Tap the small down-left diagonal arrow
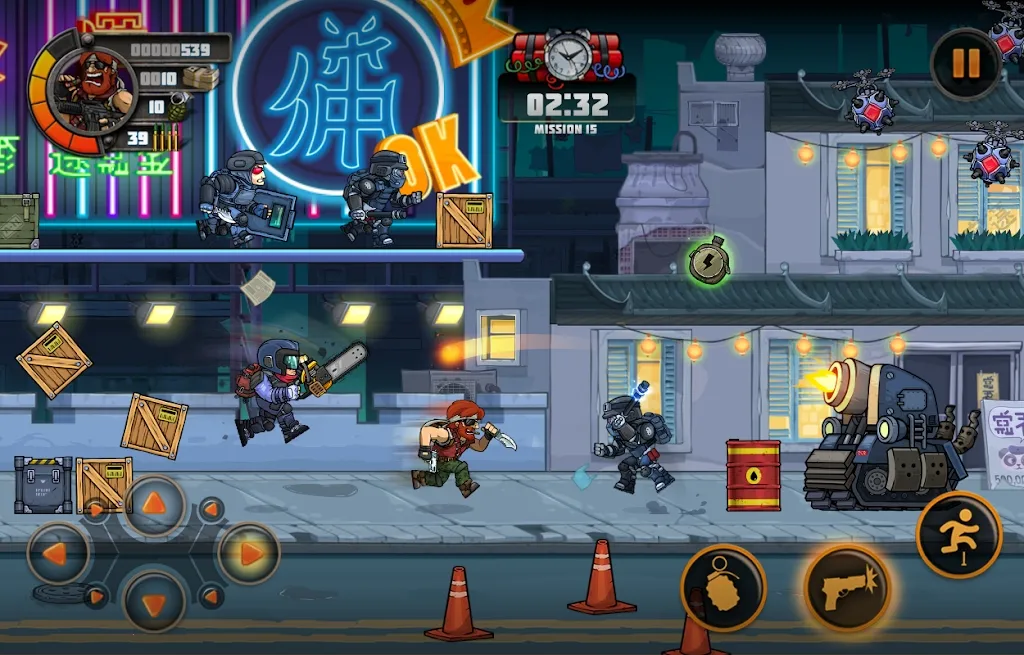This screenshot has height=655, width=1024. (96, 597)
